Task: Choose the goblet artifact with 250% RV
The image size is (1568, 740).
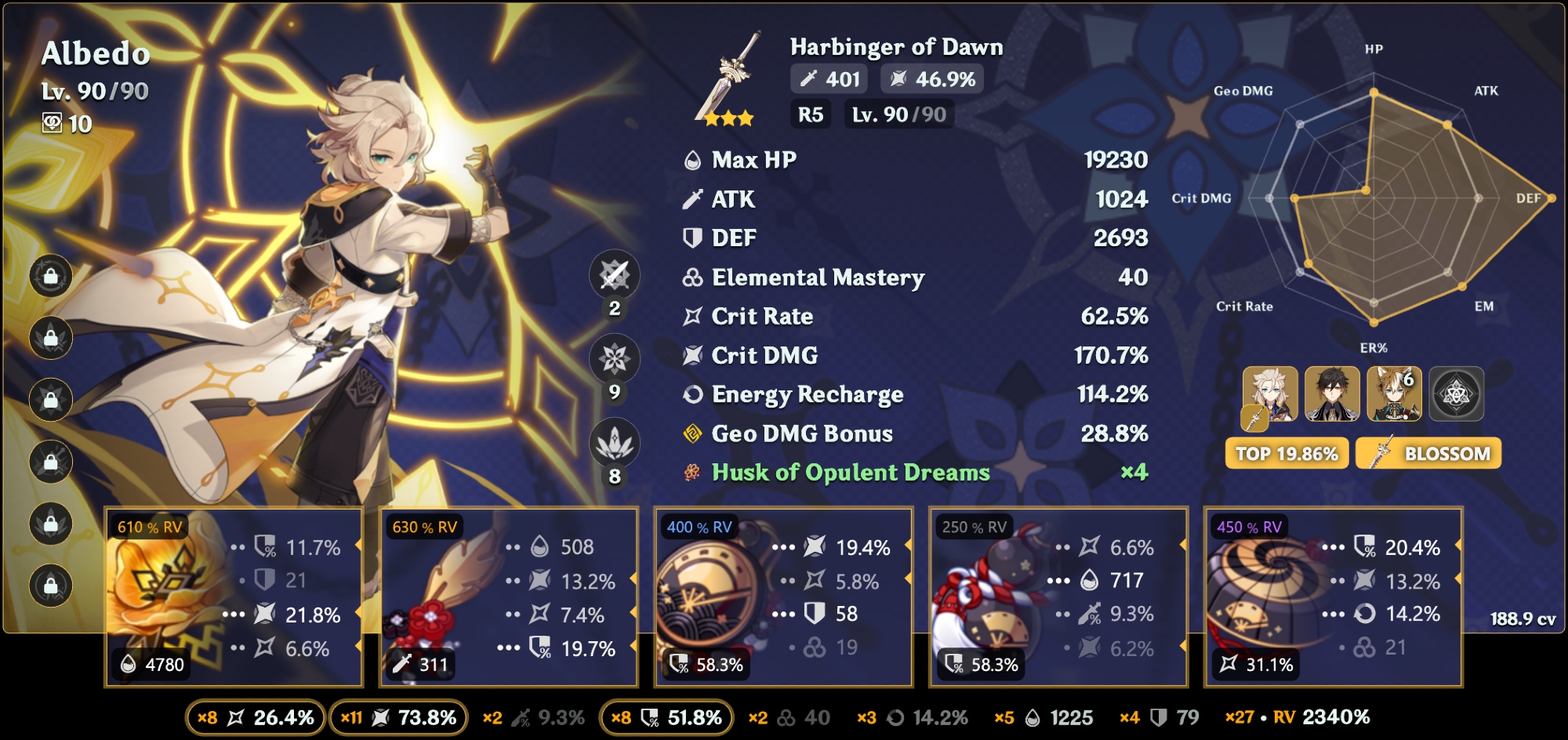Action: pyautogui.click(x=1058, y=597)
